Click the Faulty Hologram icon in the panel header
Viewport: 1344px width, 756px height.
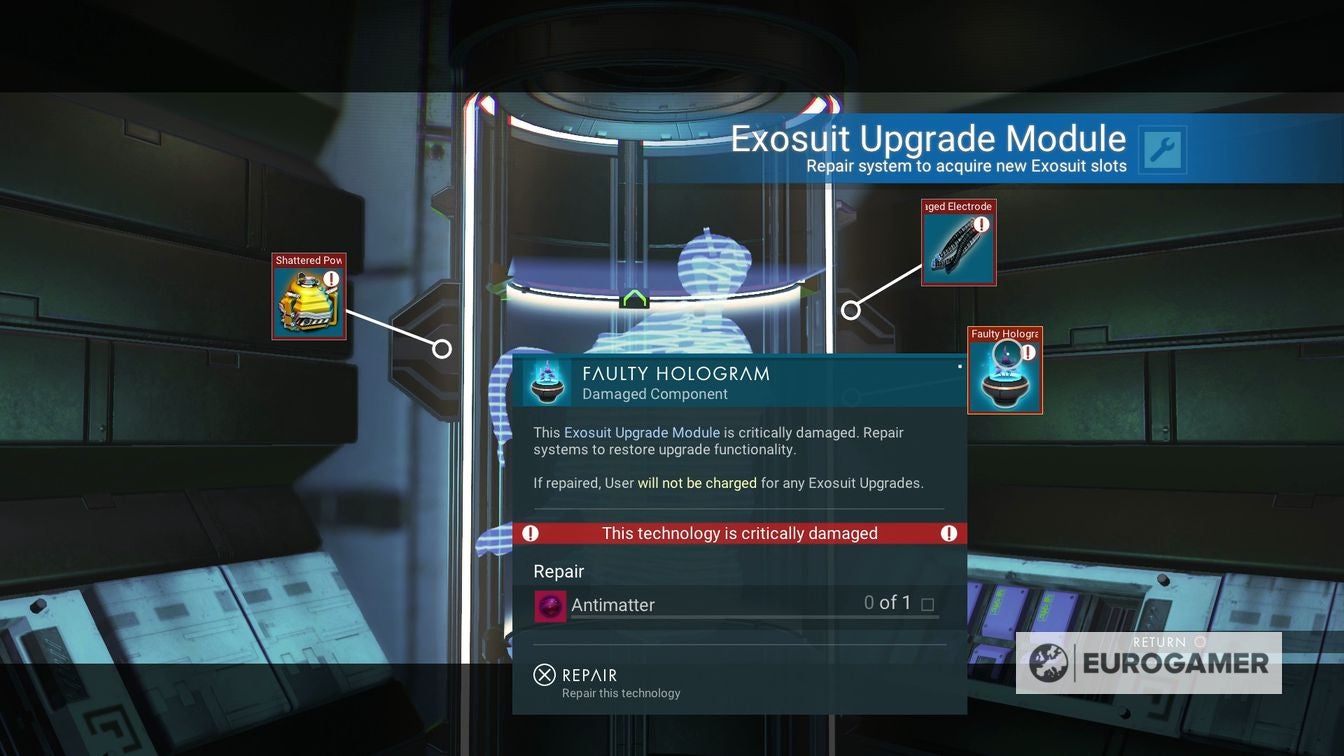548,382
